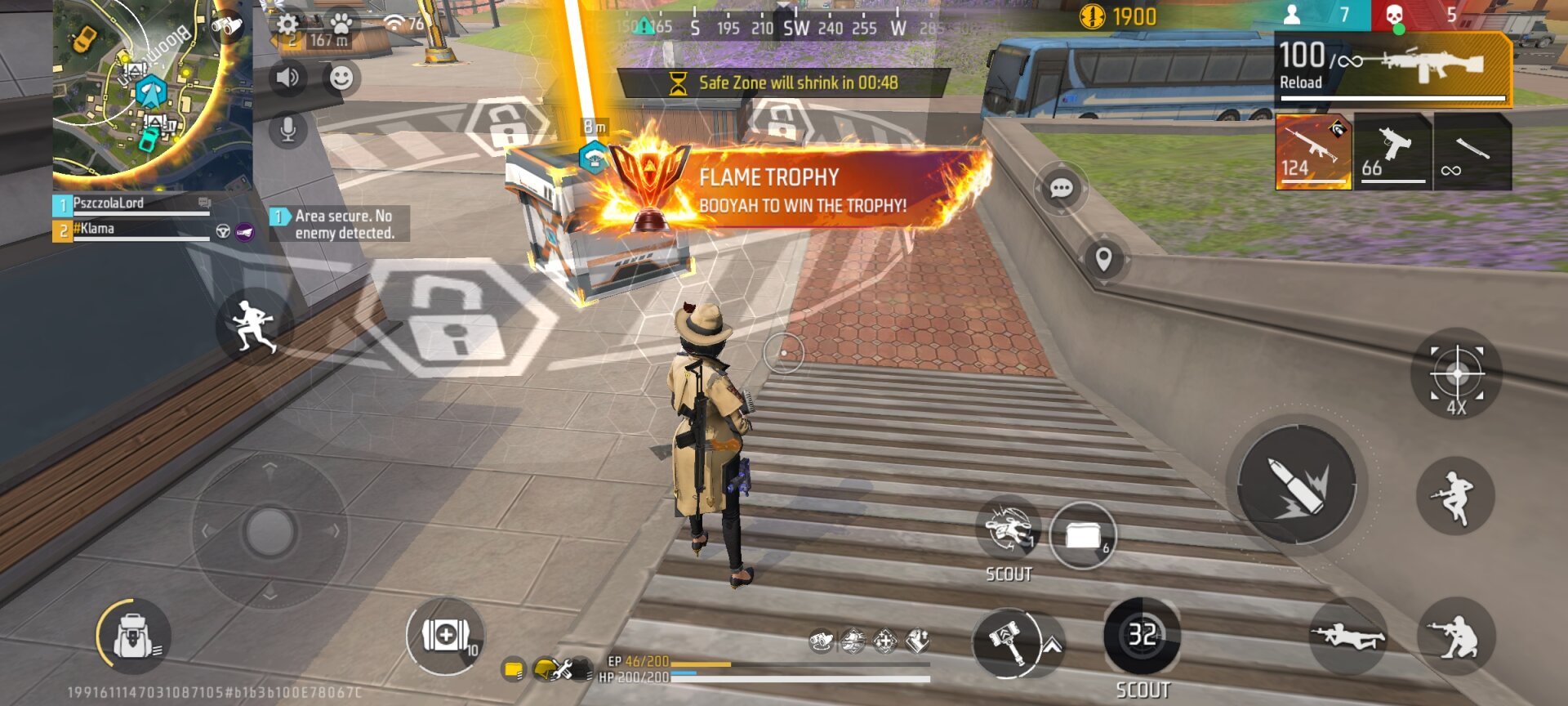Open the quick chat speech bubble
The width and height of the screenshot is (1568, 706).
click(x=1061, y=189)
